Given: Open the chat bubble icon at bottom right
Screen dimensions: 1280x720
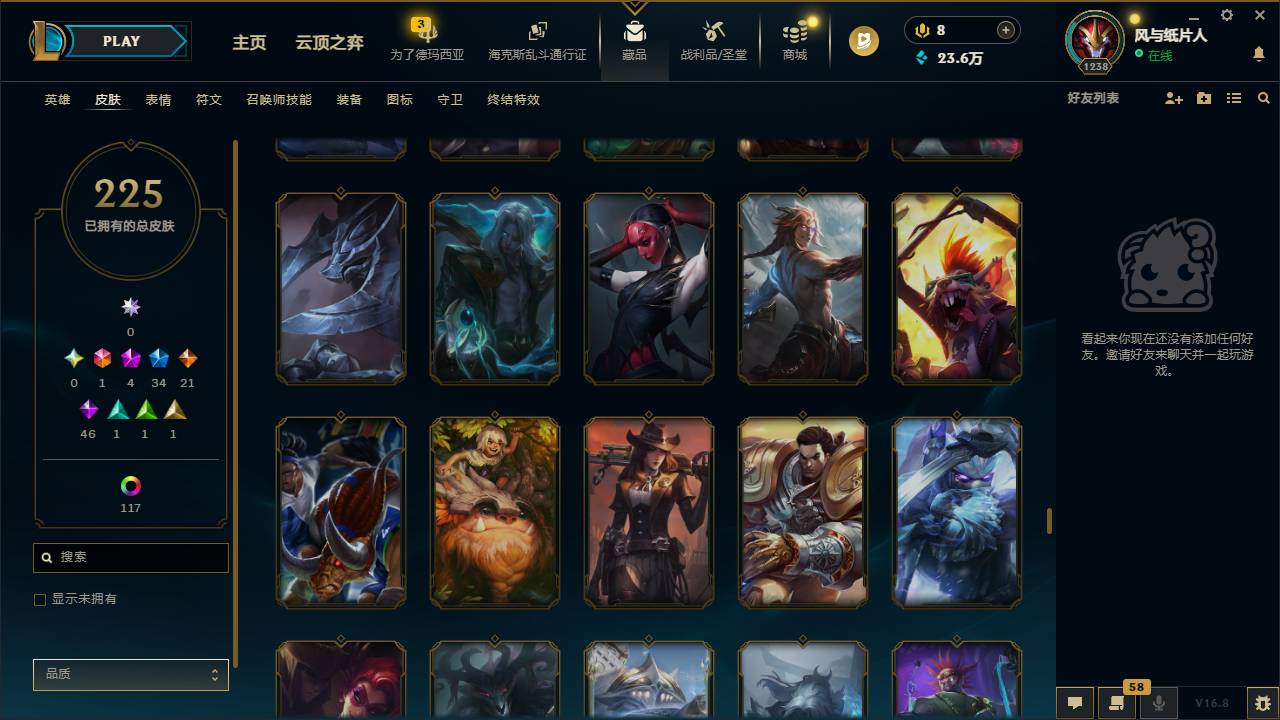Looking at the screenshot, I should [x=1074, y=703].
